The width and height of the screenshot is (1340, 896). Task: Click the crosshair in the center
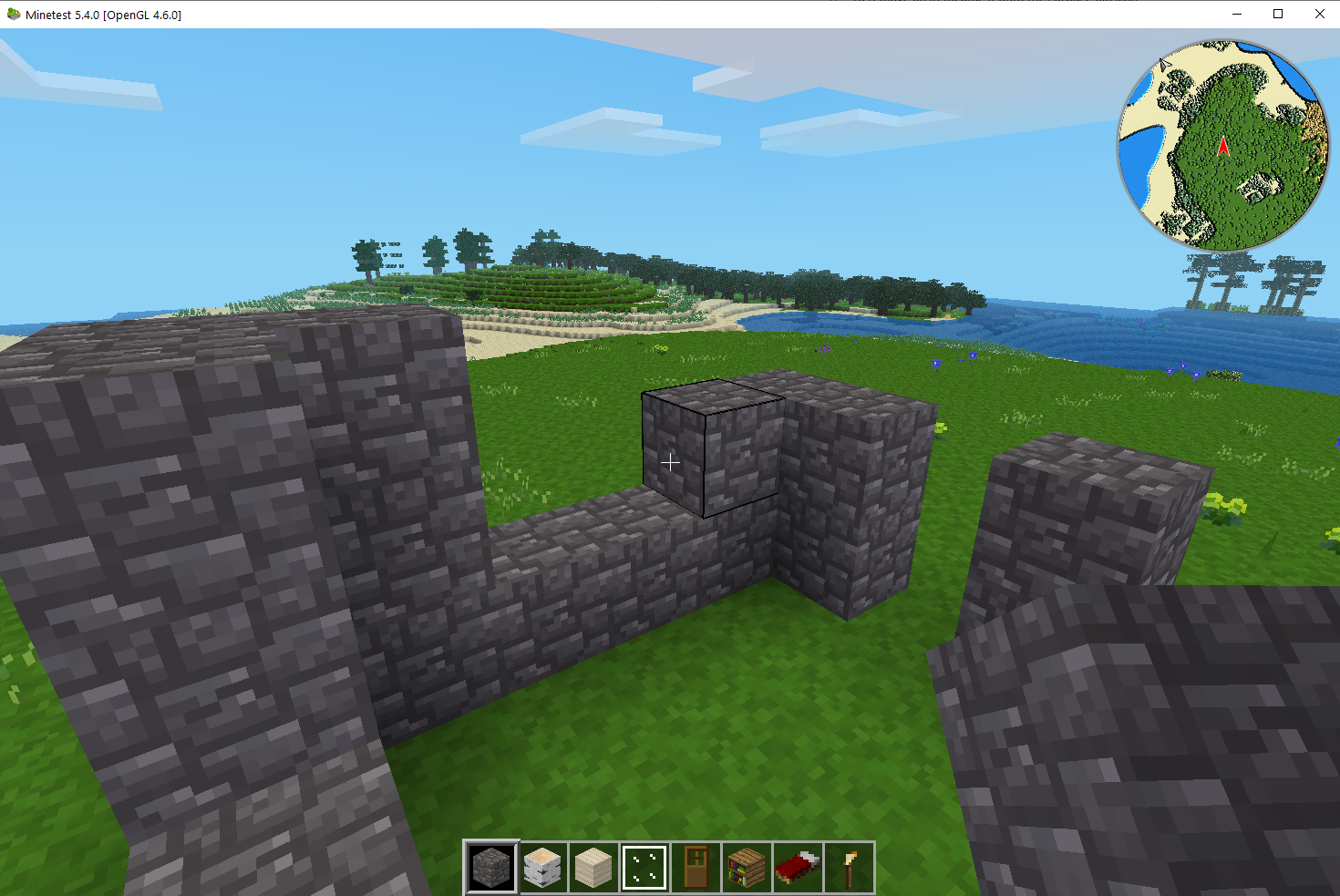pos(670,462)
